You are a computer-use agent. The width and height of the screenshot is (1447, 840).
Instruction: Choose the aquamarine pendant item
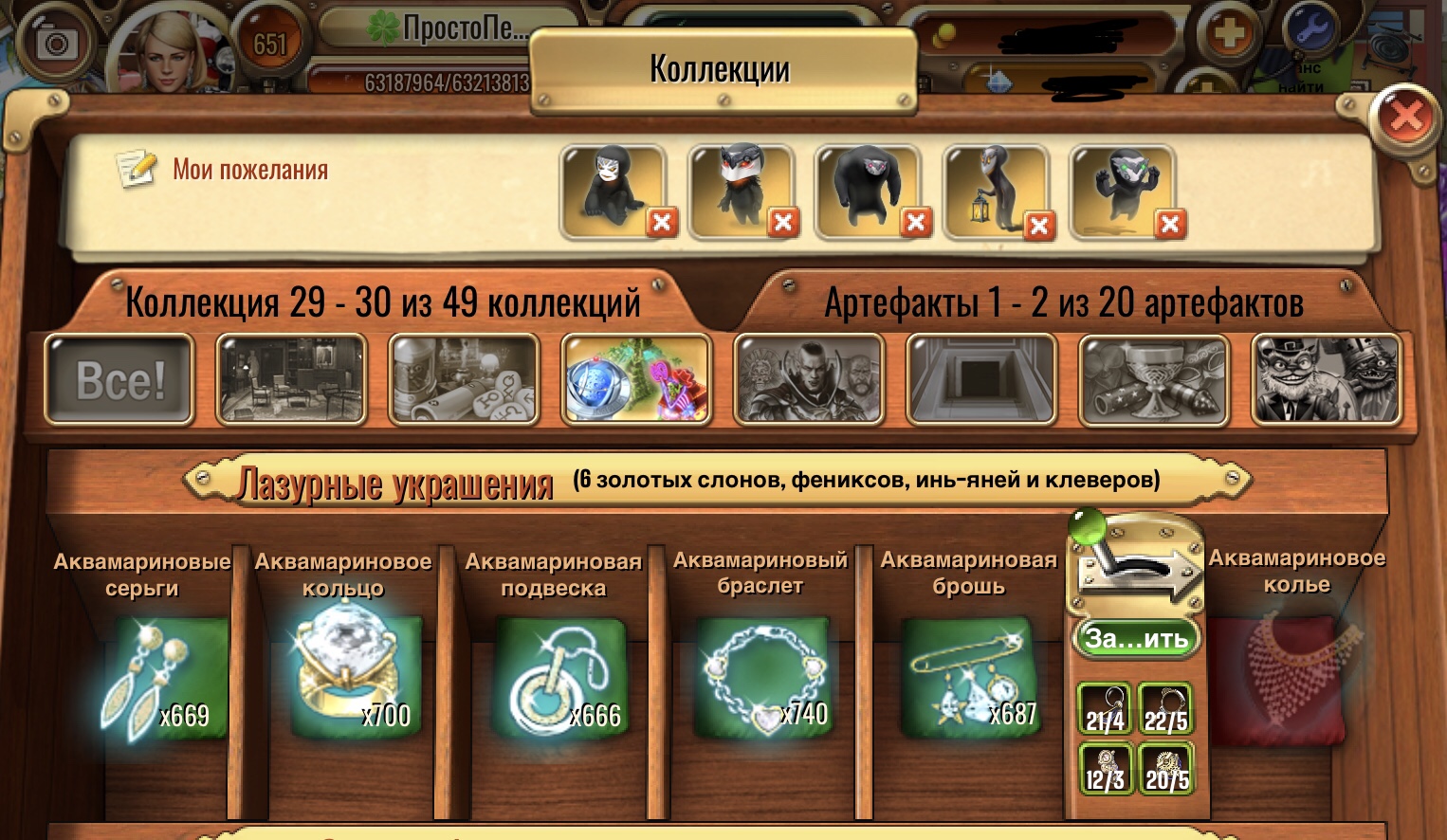(559, 679)
